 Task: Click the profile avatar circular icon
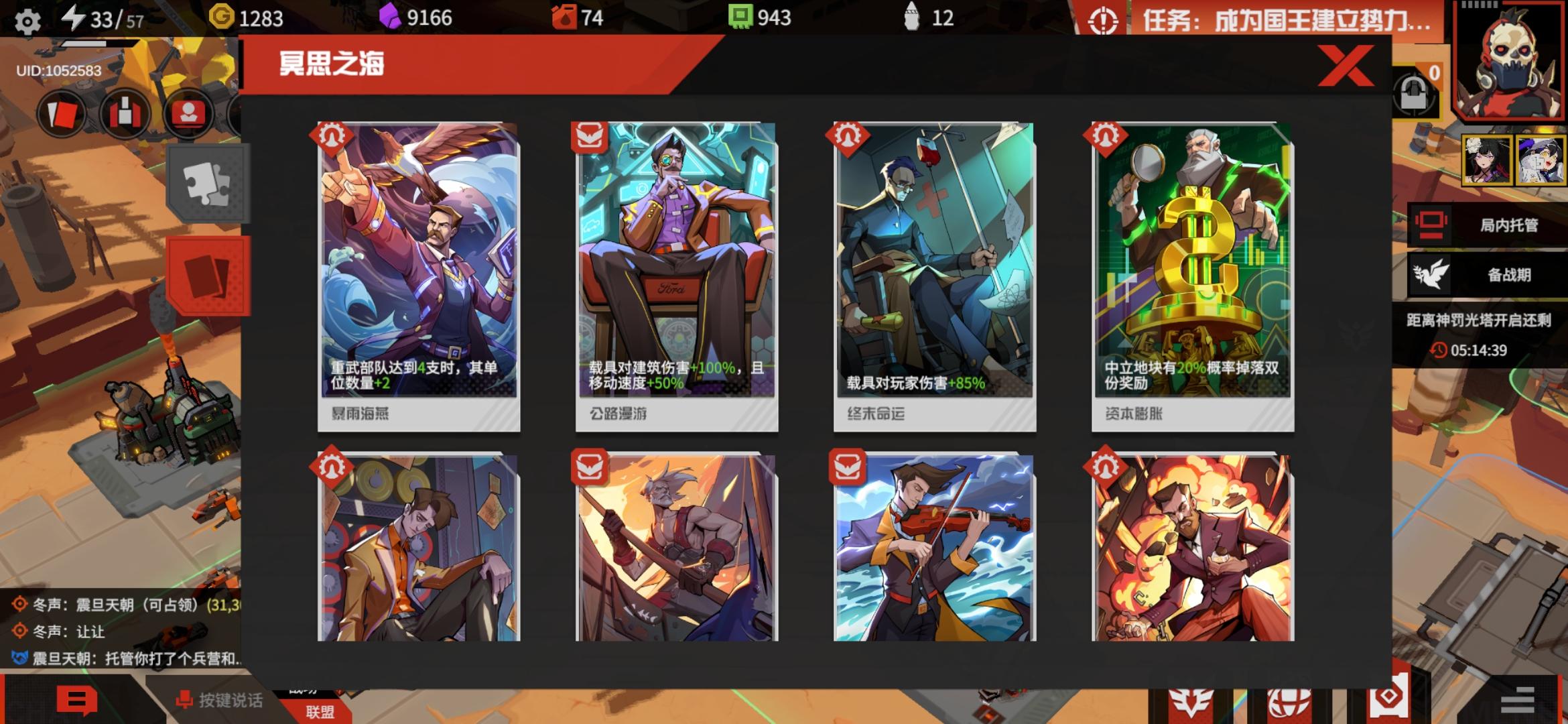(x=188, y=113)
